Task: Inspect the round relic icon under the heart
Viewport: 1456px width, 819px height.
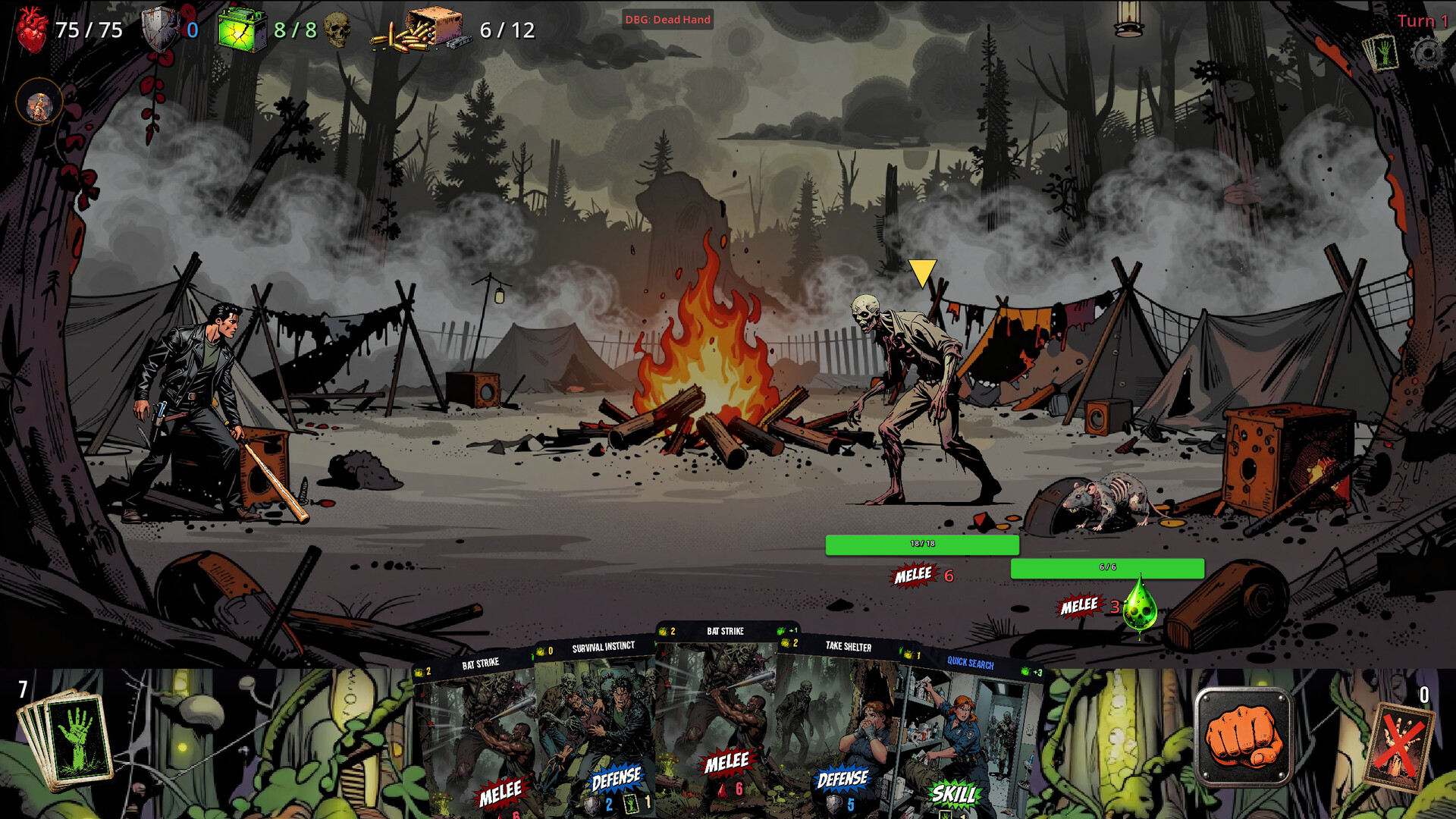Action: [39, 105]
